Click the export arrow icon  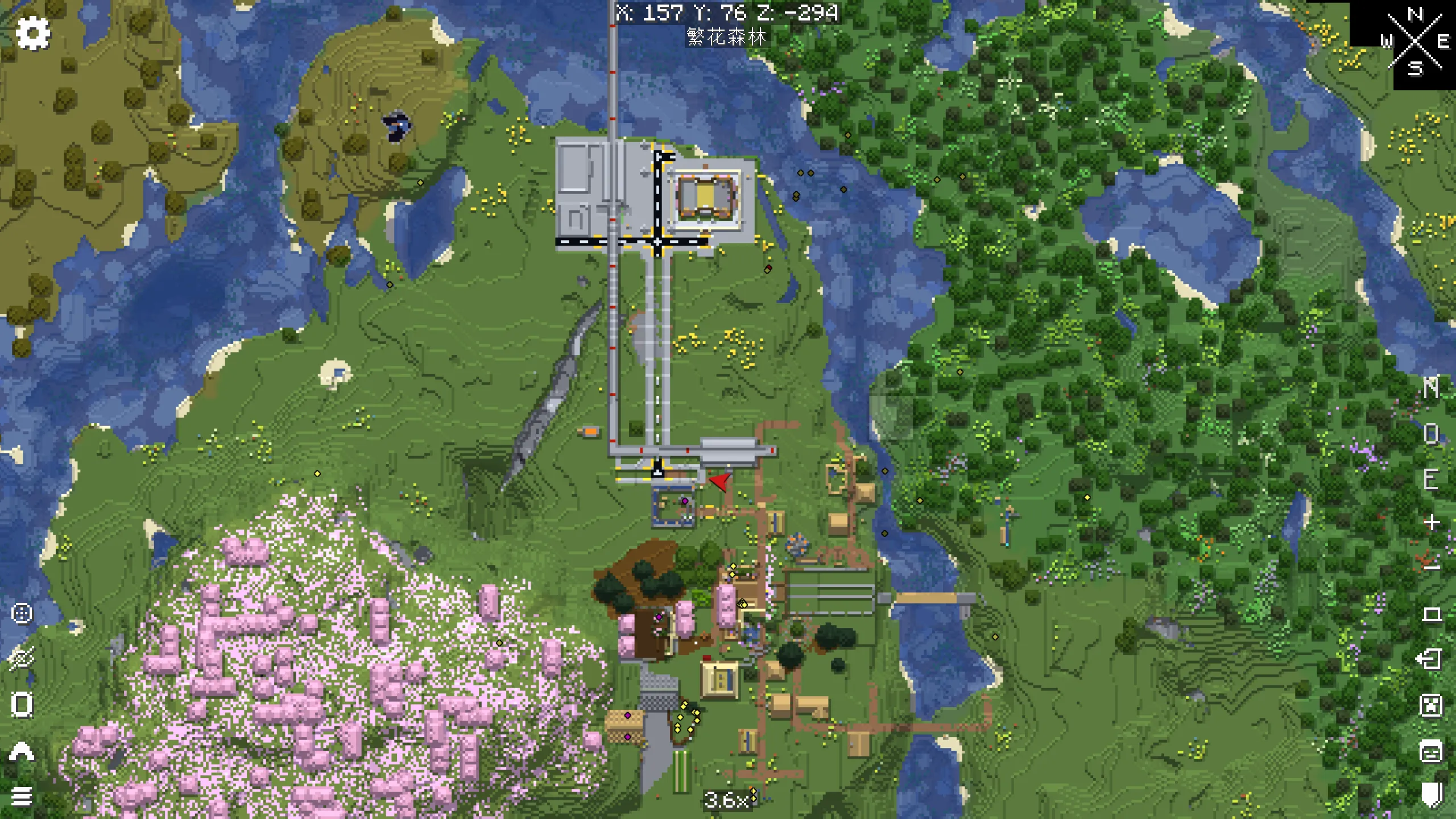click(1430, 659)
